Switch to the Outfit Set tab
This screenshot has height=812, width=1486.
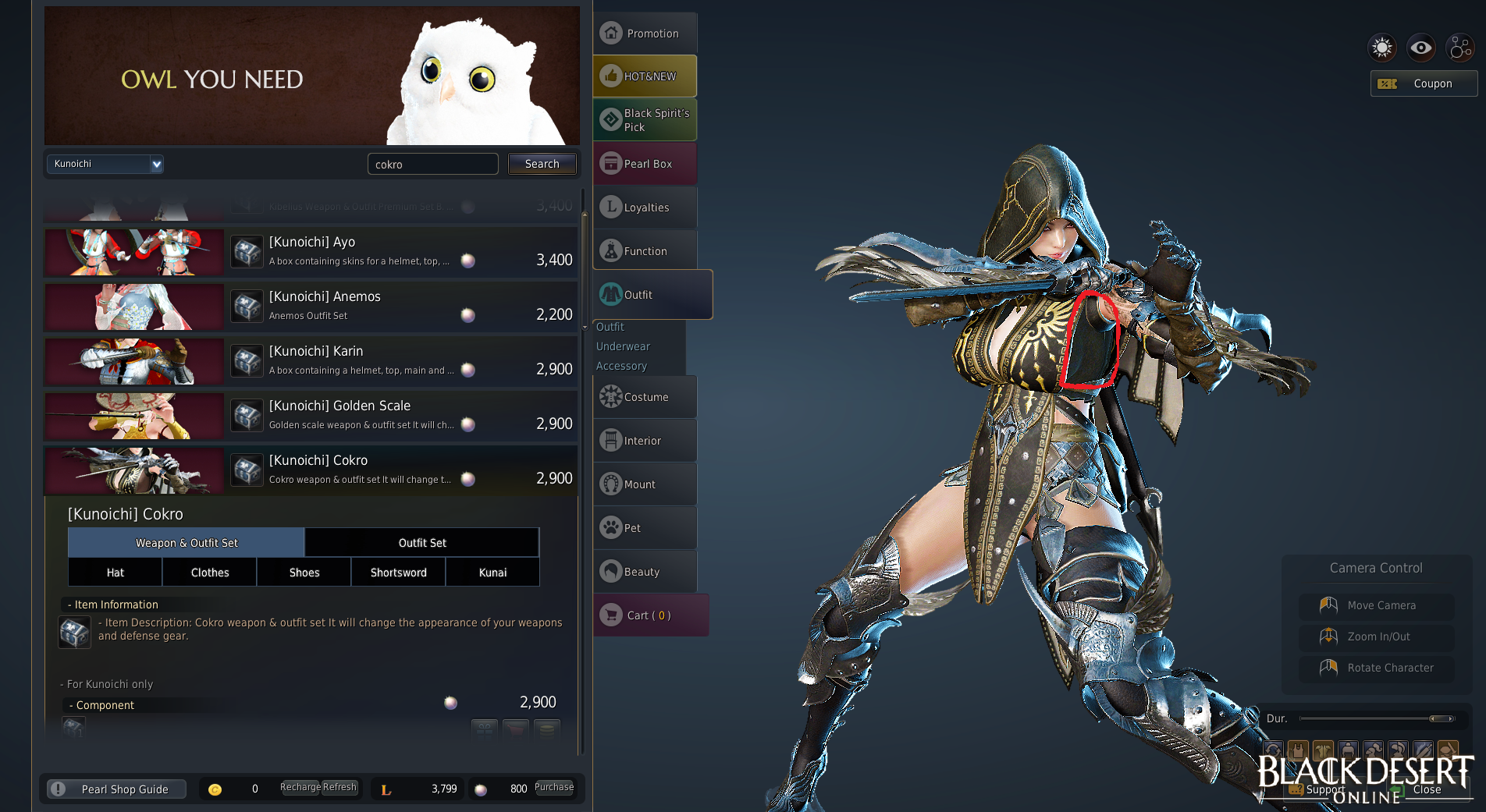pos(422,543)
